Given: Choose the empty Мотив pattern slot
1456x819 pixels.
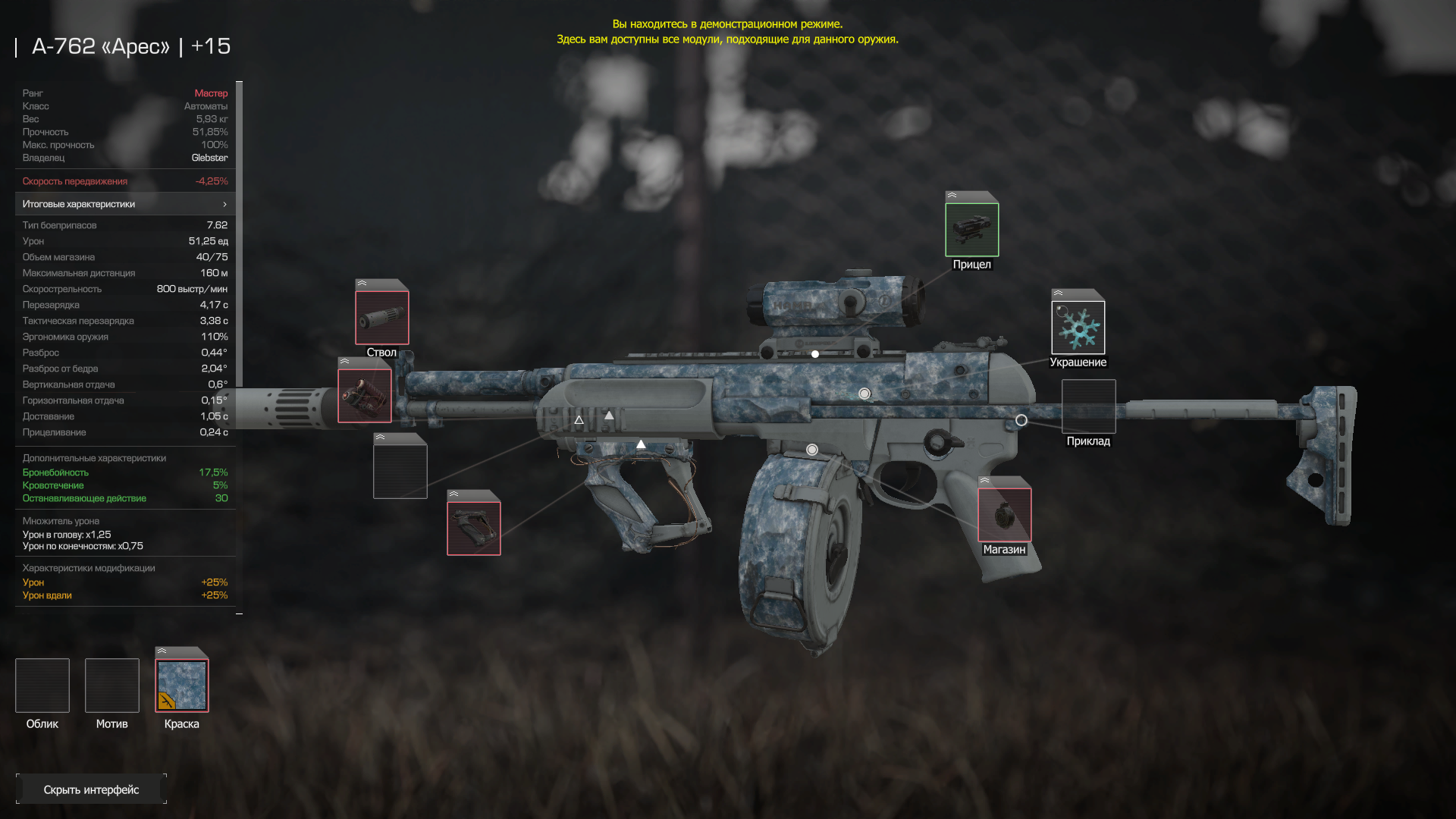Looking at the screenshot, I should coord(112,686).
